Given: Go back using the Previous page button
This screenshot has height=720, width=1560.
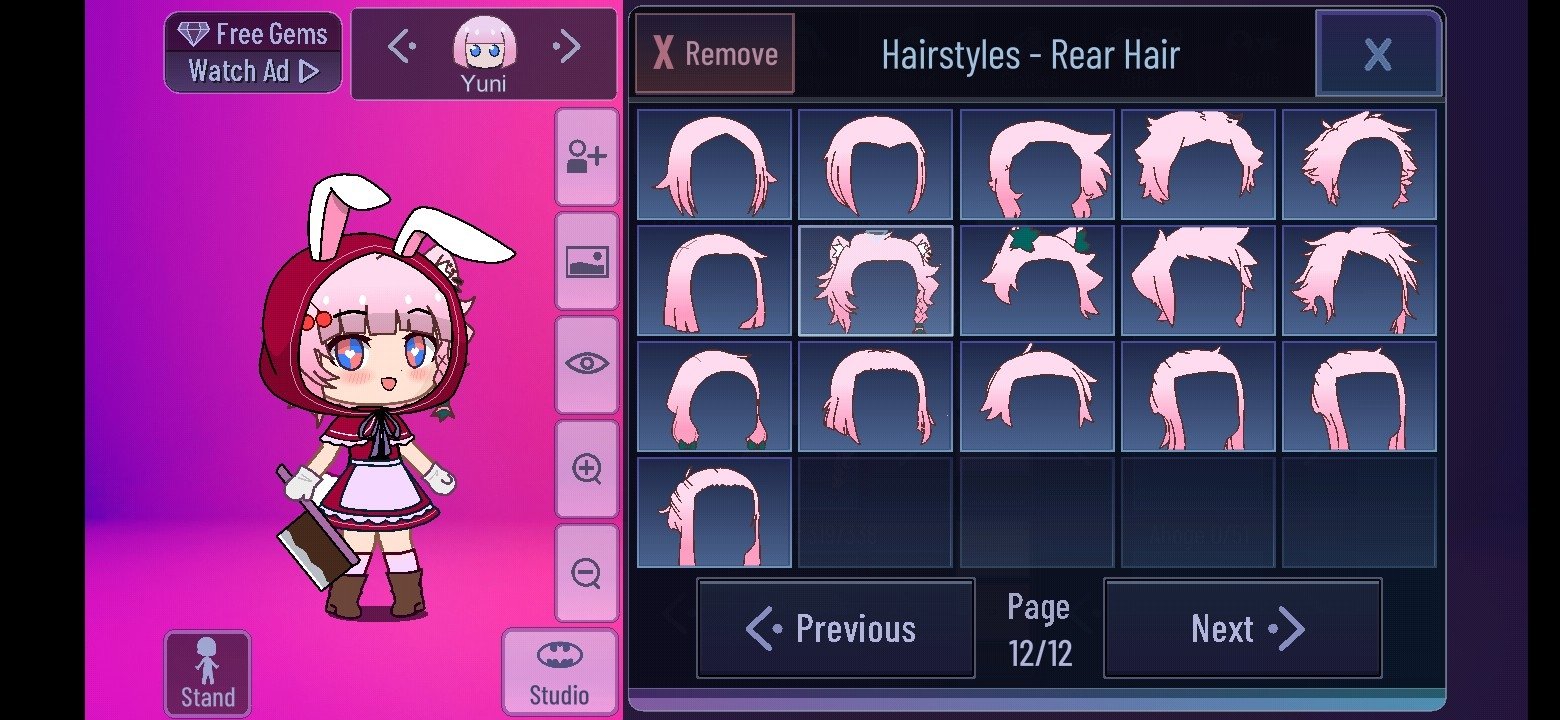Looking at the screenshot, I should click(835, 628).
